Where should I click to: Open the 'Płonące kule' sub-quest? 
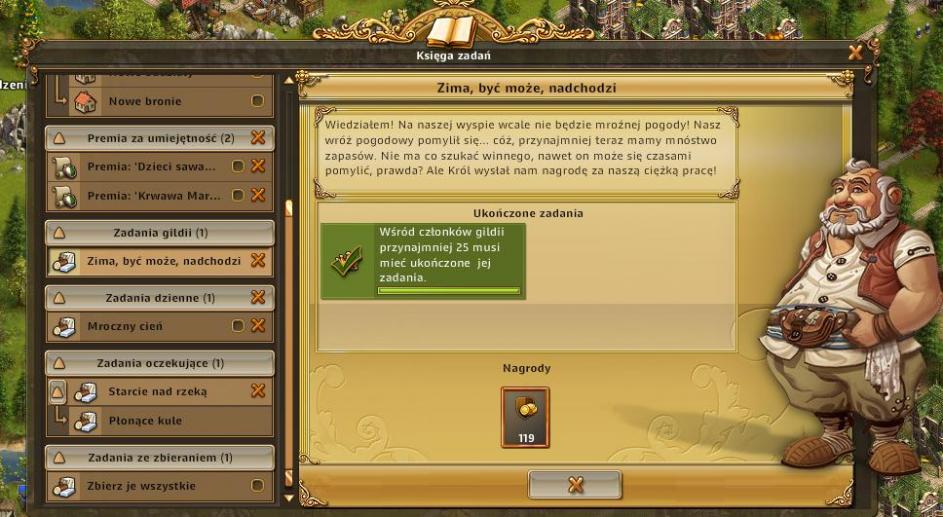click(145, 421)
